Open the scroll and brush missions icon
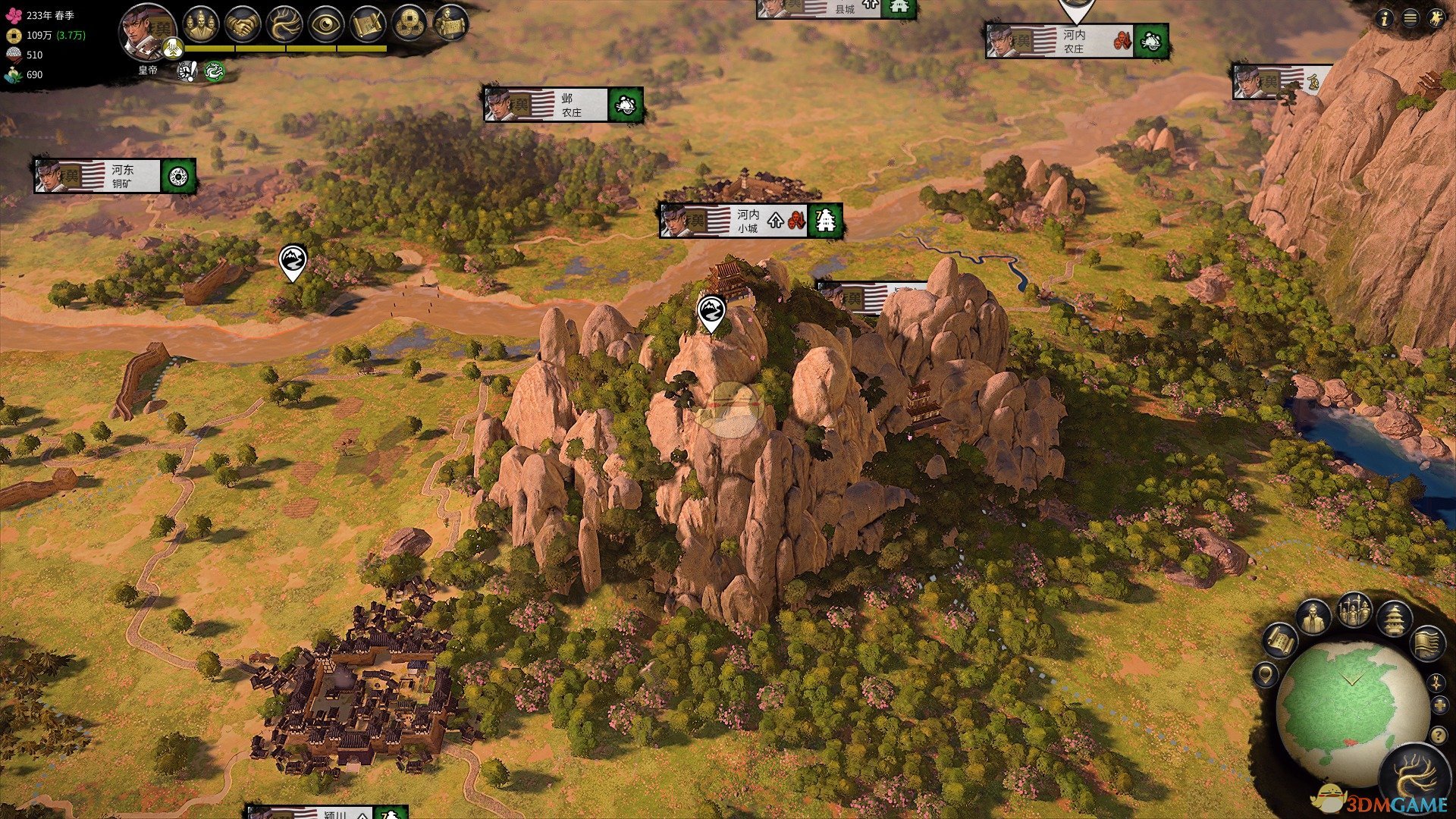Image resolution: width=1456 pixels, height=819 pixels. point(369,24)
